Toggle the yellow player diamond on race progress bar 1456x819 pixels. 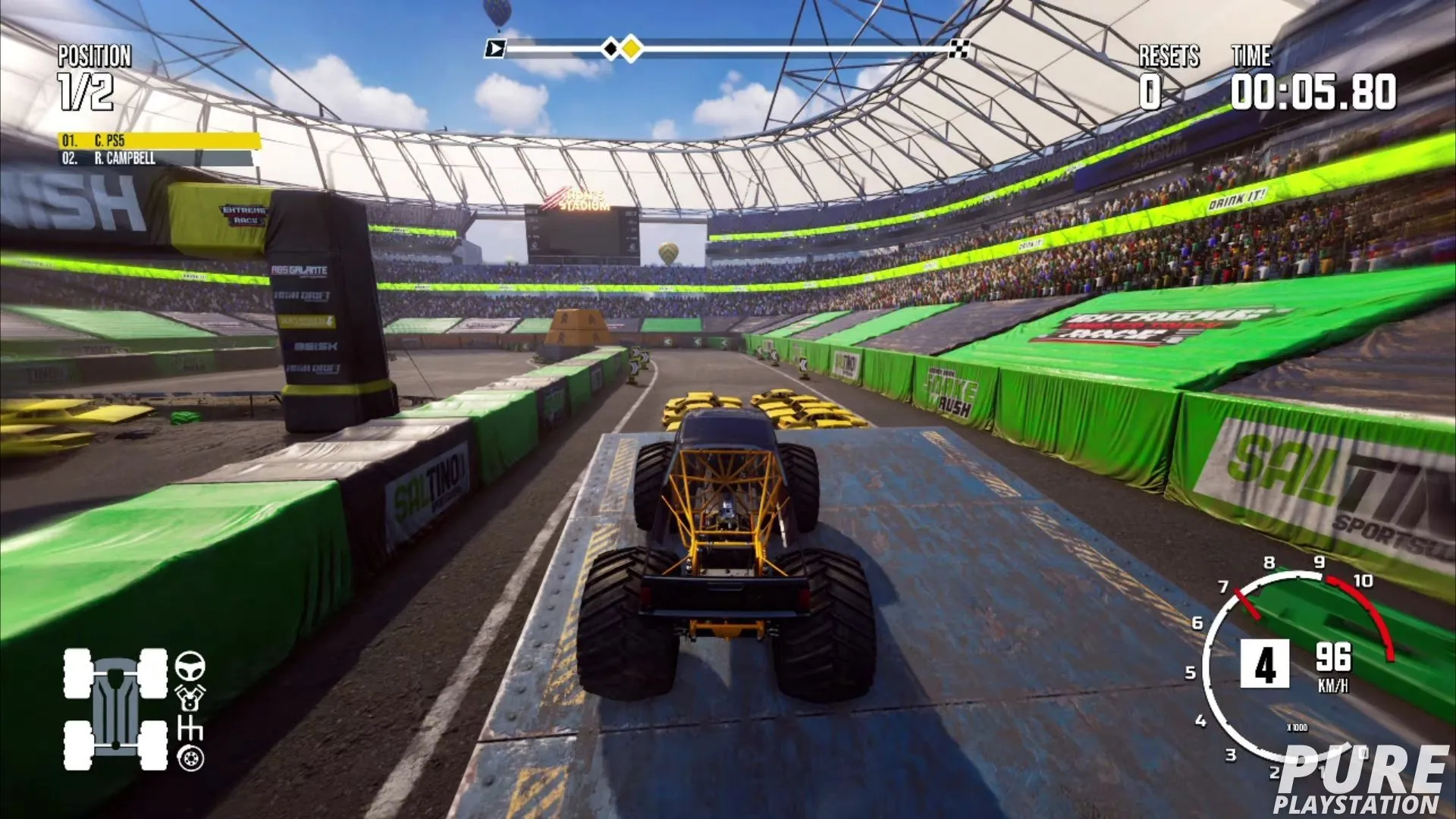tap(630, 47)
